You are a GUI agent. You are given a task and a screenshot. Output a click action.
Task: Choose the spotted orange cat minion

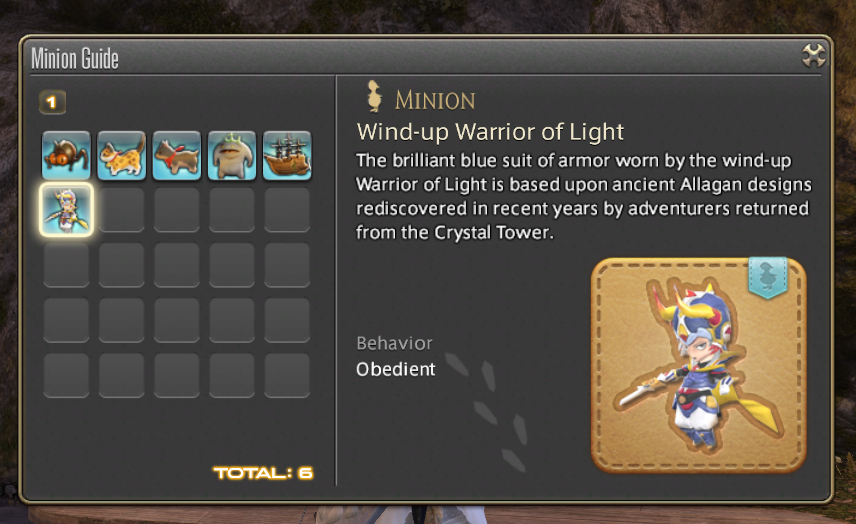[122, 155]
